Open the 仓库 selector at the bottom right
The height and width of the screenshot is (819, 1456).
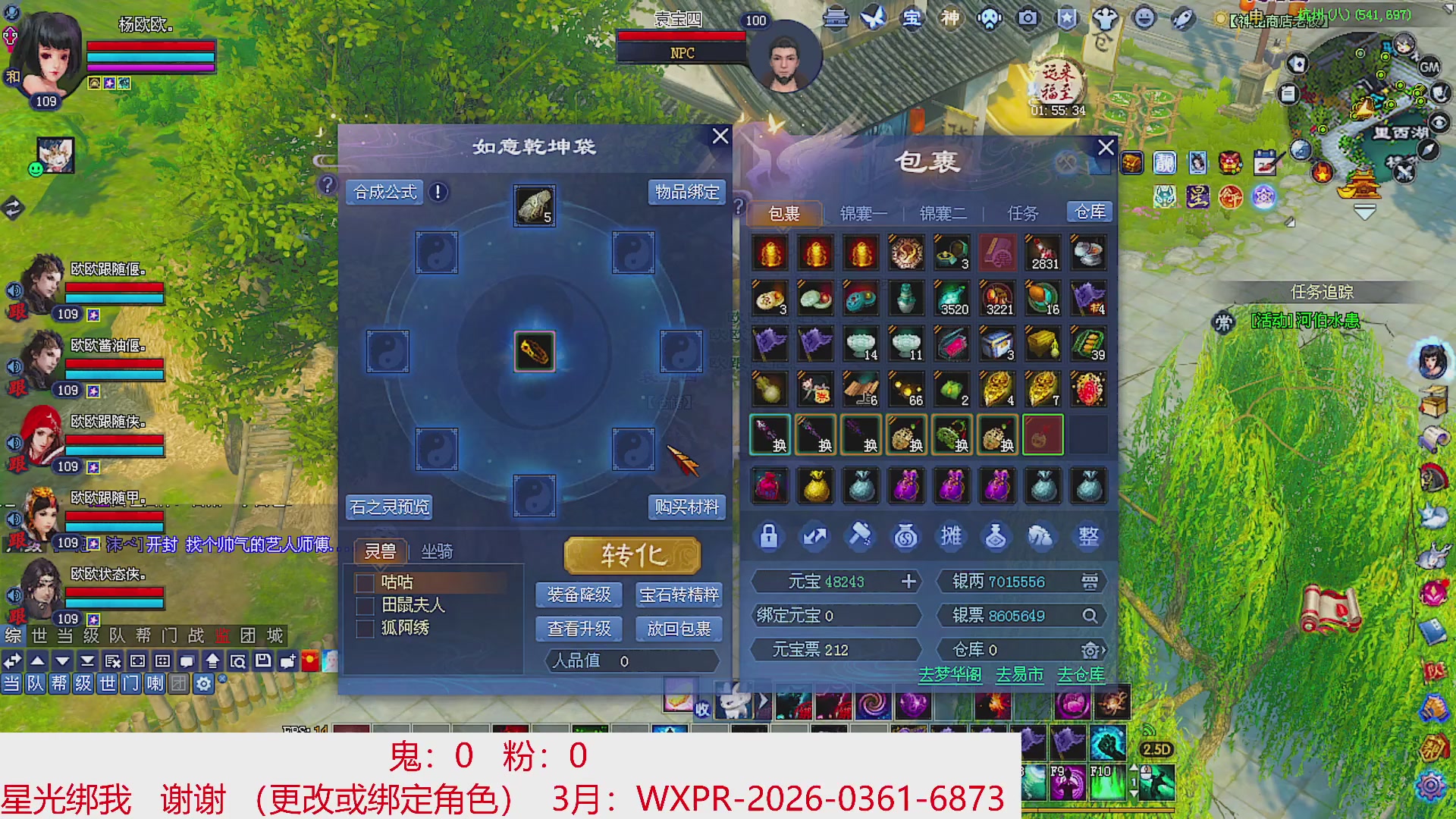[x=1090, y=650]
